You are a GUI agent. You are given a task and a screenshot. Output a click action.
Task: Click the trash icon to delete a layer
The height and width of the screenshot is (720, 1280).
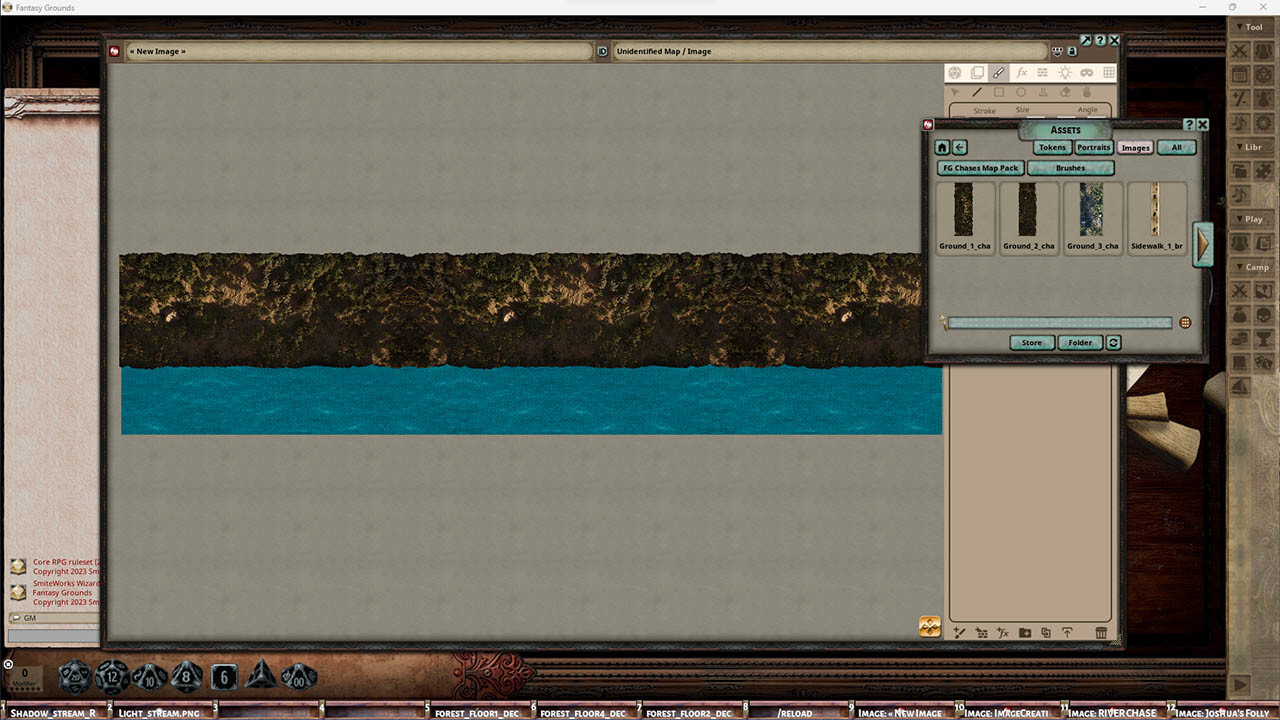tap(1100, 632)
